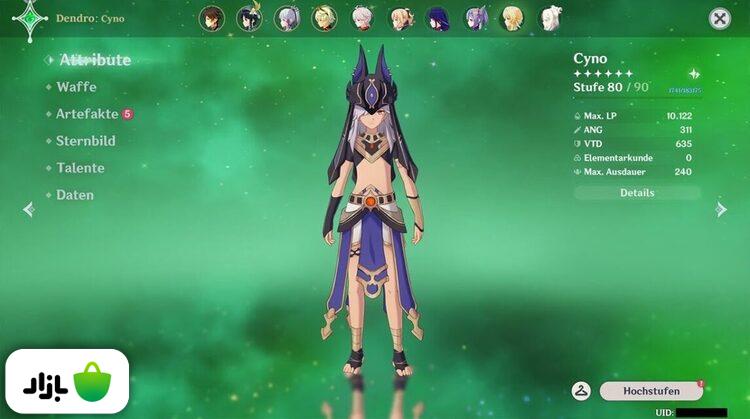The width and height of the screenshot is (750, 419).
Task: Click the four-point star icon beside Cyno's name
Action: coord(694,74)
